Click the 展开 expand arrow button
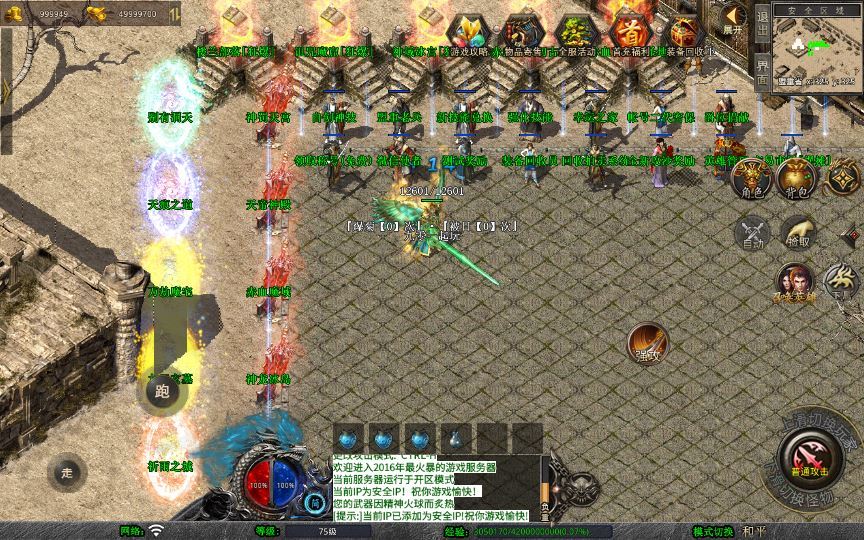The image size is (864, 540). tap(733, 19)
